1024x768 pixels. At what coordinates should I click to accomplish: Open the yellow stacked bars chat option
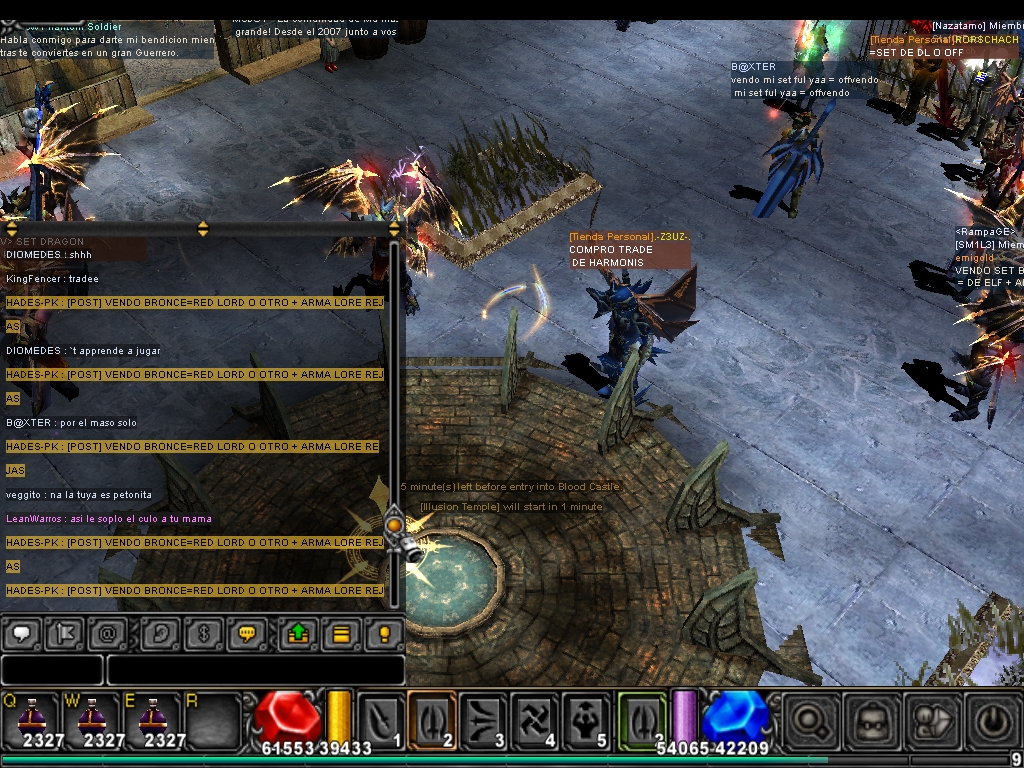(341, 634)
